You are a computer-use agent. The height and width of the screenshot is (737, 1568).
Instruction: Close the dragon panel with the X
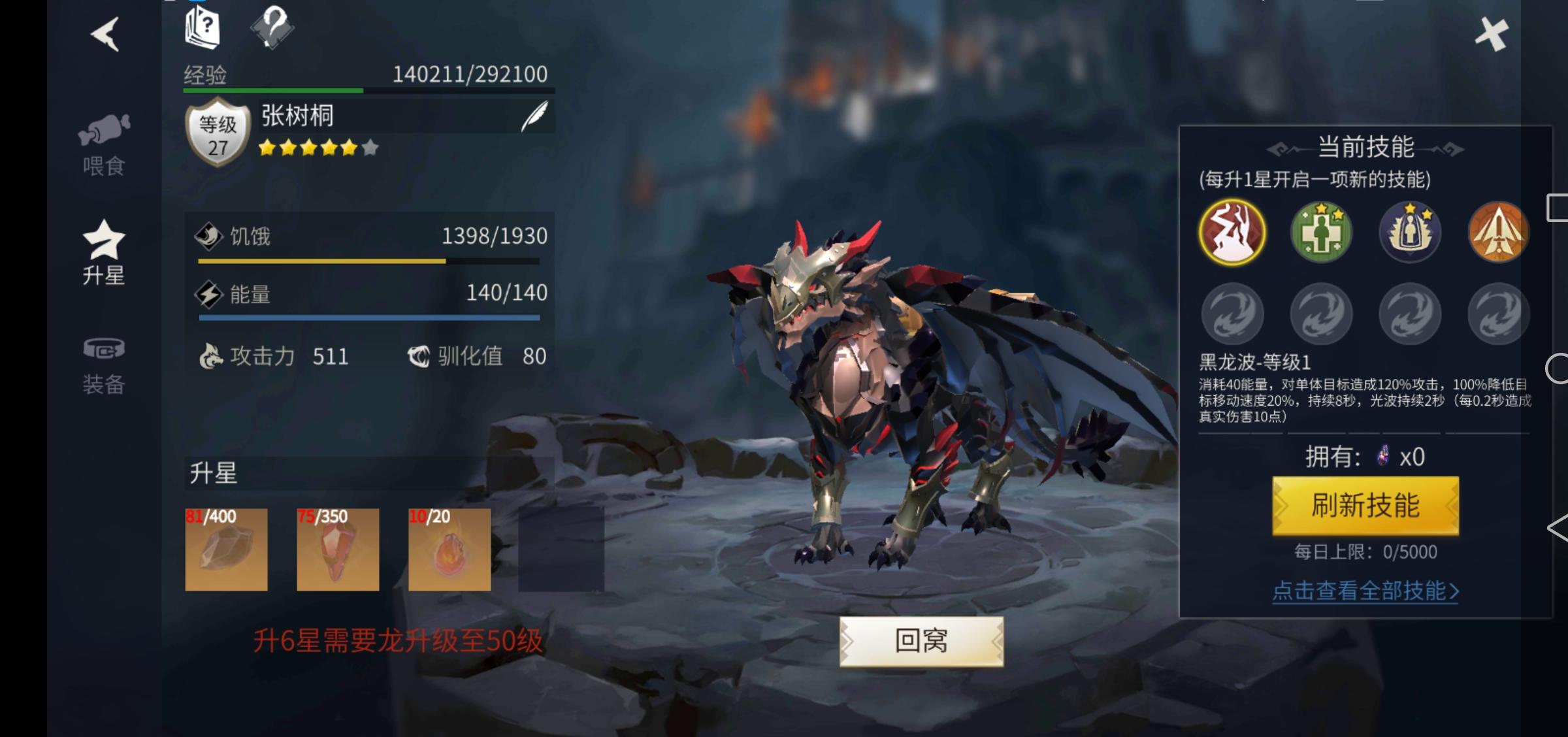(1492, 34)
